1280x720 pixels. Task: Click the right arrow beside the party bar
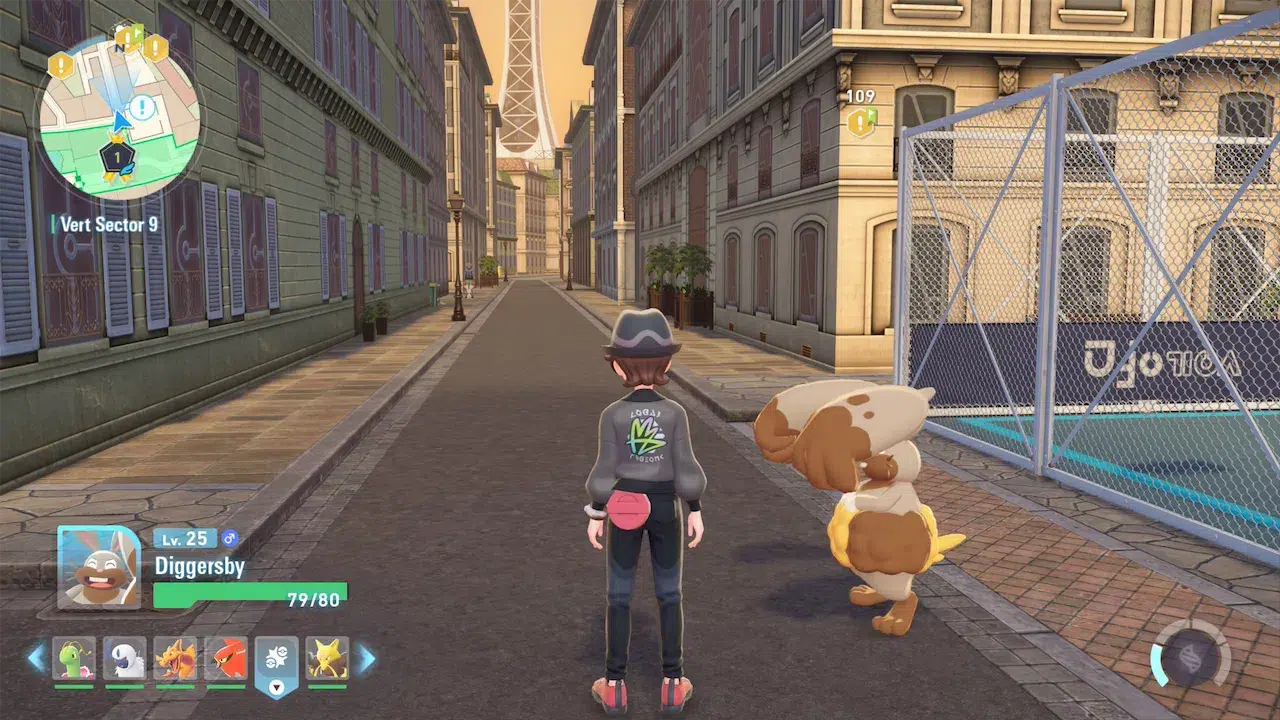[366, 658]
